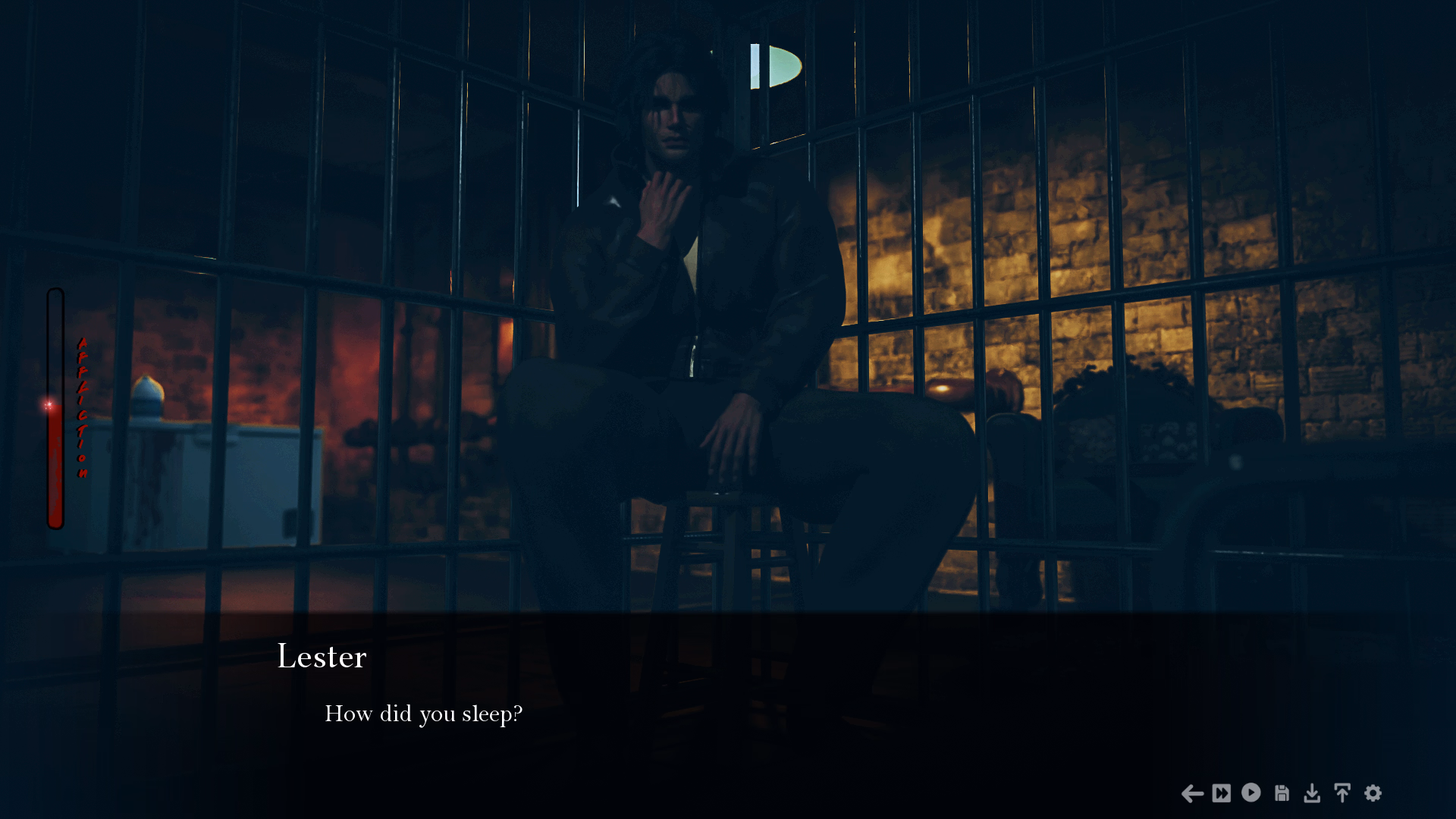Click the downward-arrow tray icon
This screenshot has width=1456, height=819.
pyautogui.click(x=1312, y=793)
